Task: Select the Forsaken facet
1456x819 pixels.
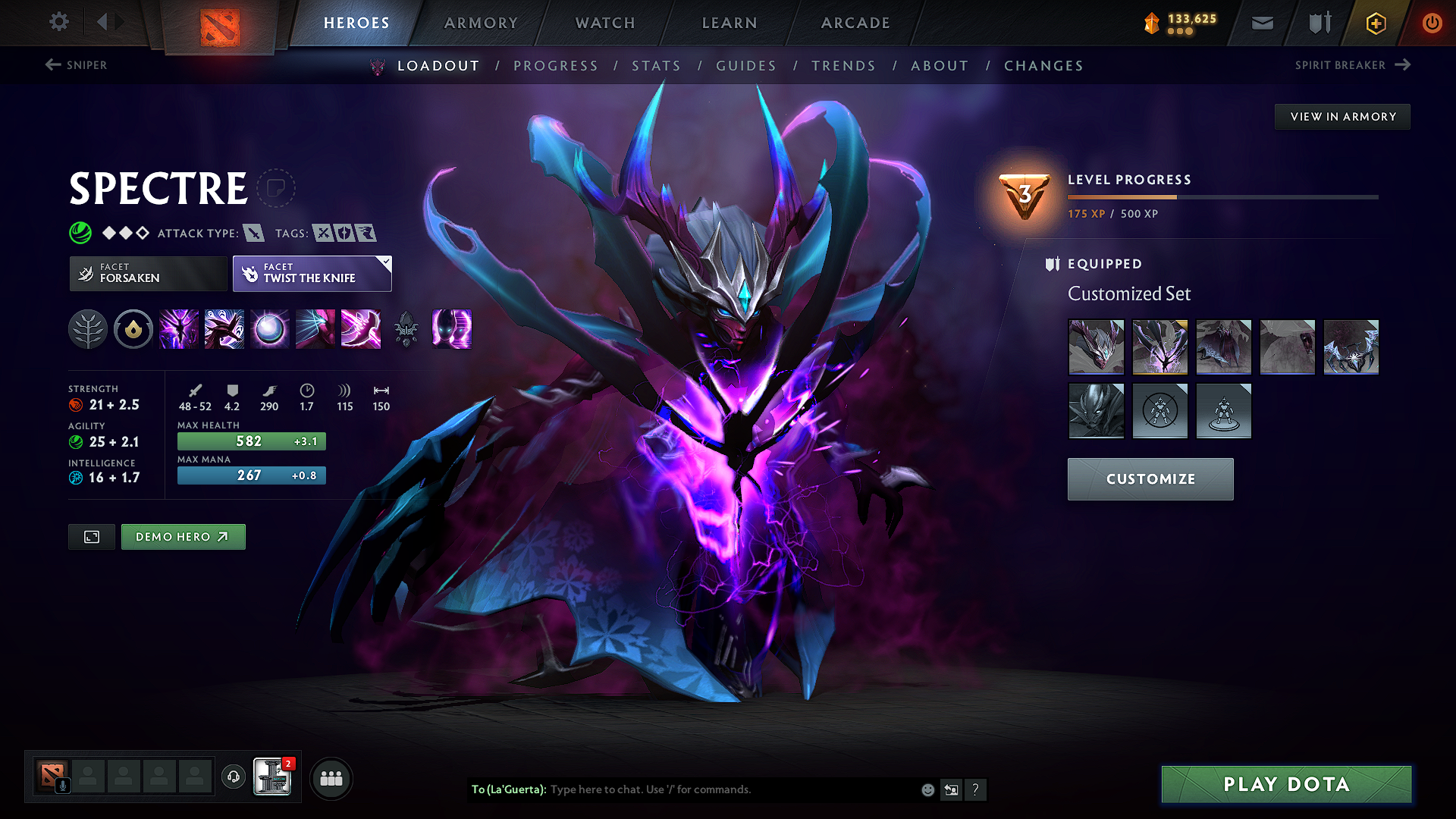Action: point(147,273)
